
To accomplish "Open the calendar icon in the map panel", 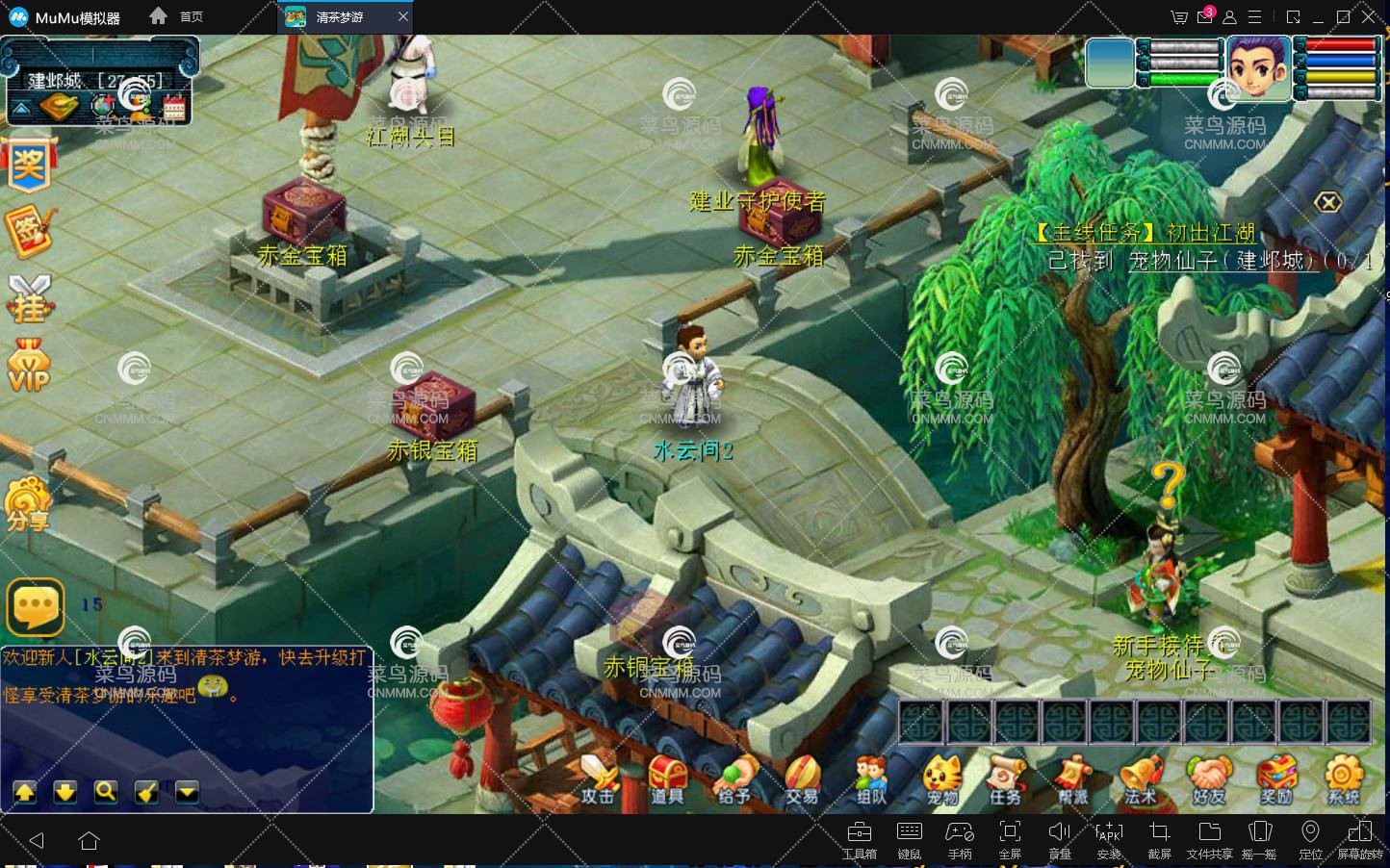I will point(174,107).
